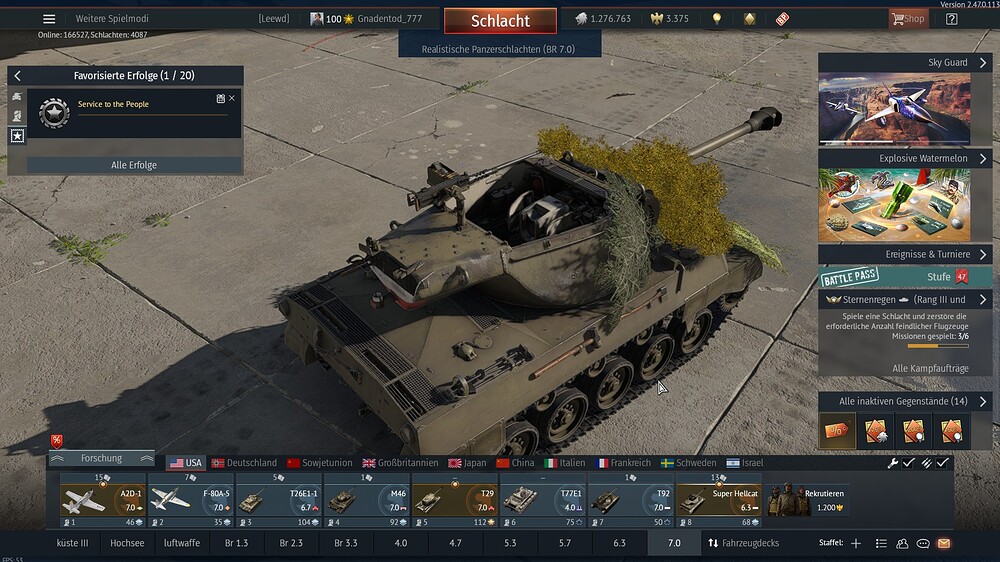Switch to the Sowjetunion nation tab

319,463
